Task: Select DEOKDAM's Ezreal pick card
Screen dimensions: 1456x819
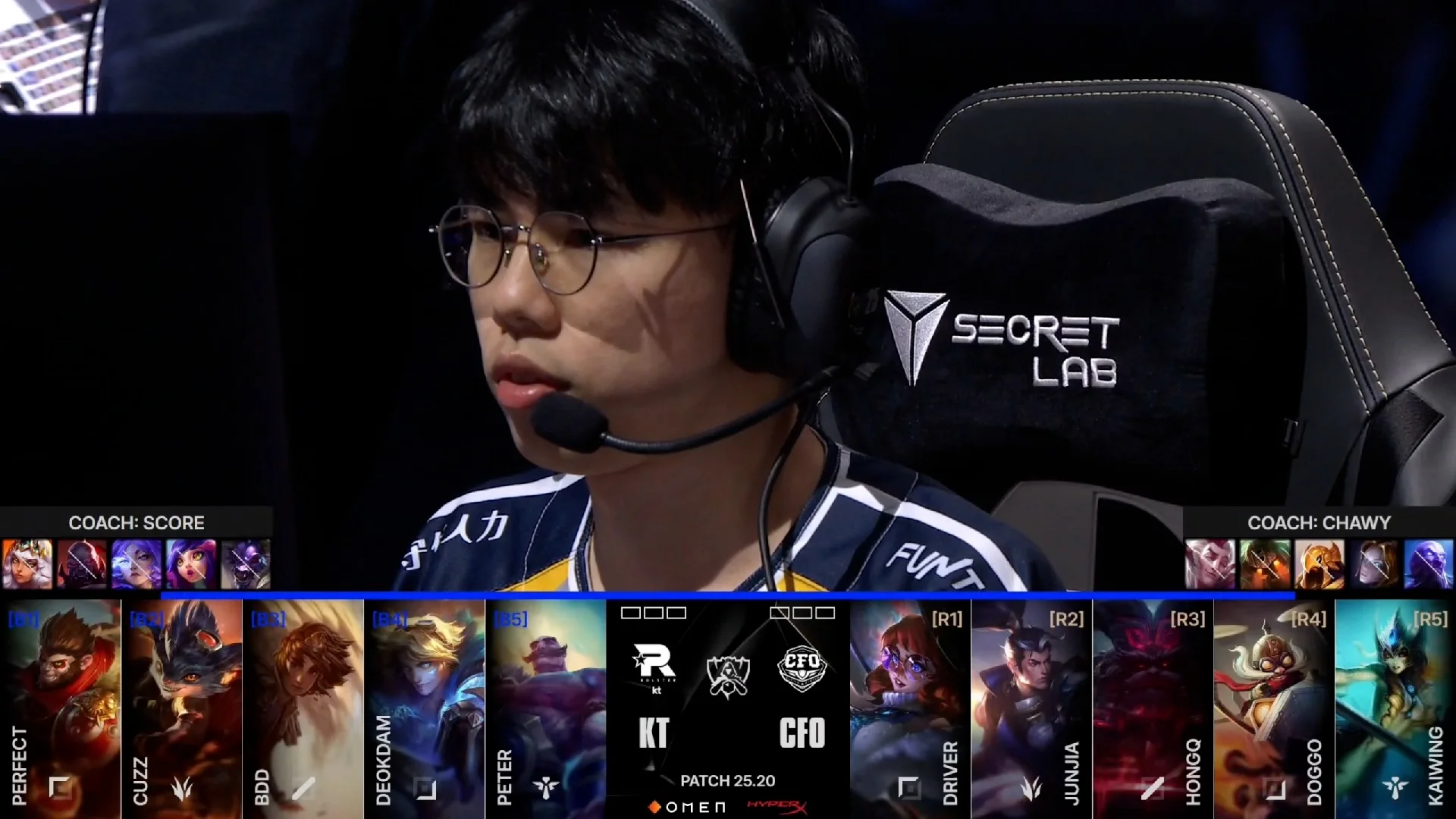Action: 425,705
